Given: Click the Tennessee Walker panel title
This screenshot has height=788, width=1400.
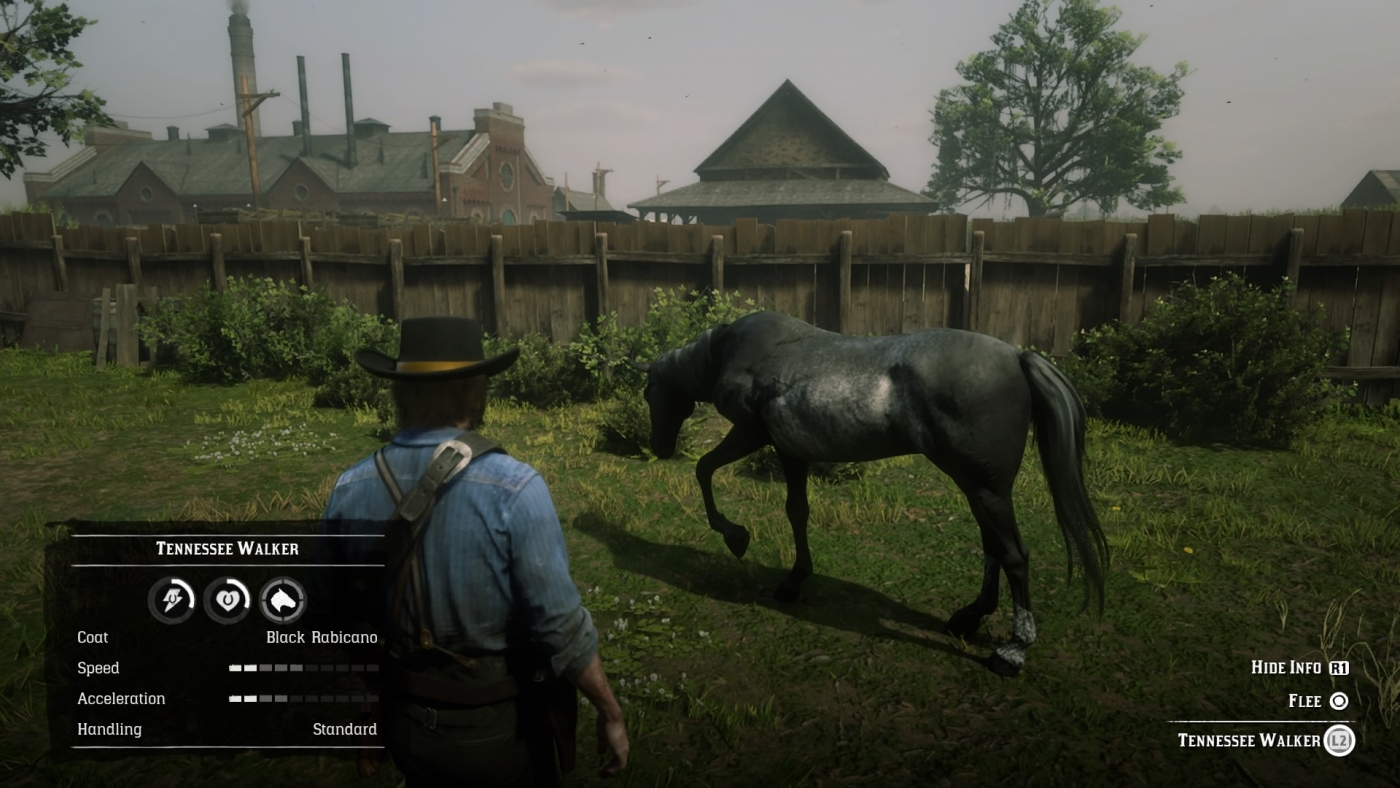Looking at the screenshot, I should click(x=227, y=548).
